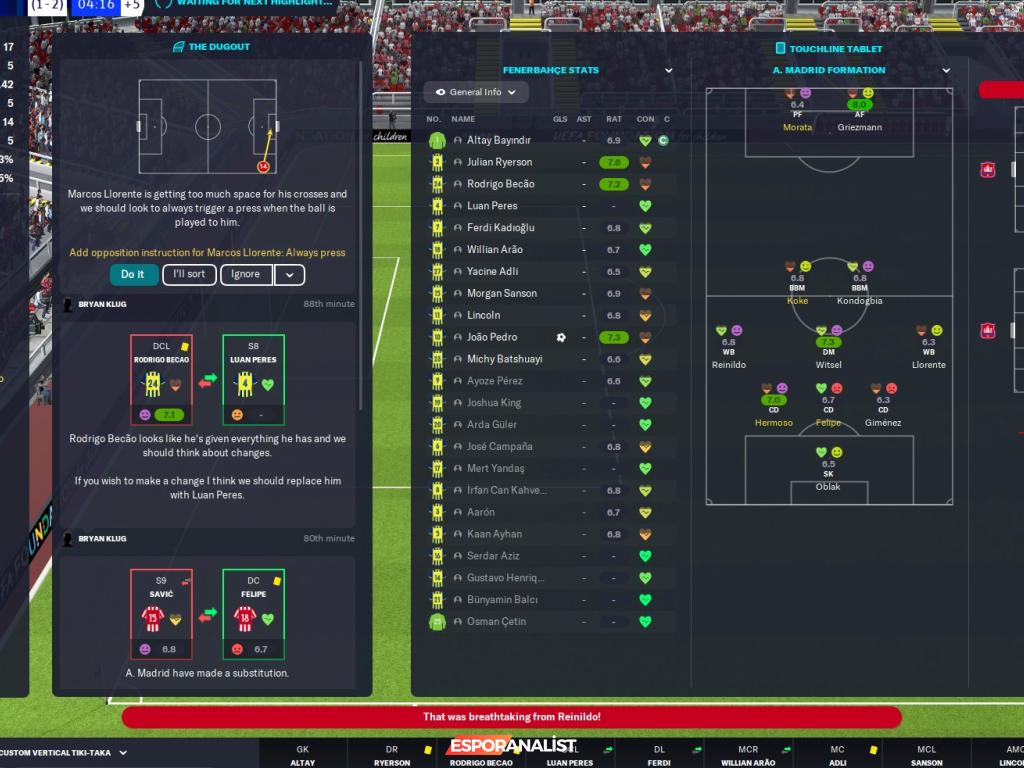Click the Rodrigo Becão substitution card

(161, 380)
